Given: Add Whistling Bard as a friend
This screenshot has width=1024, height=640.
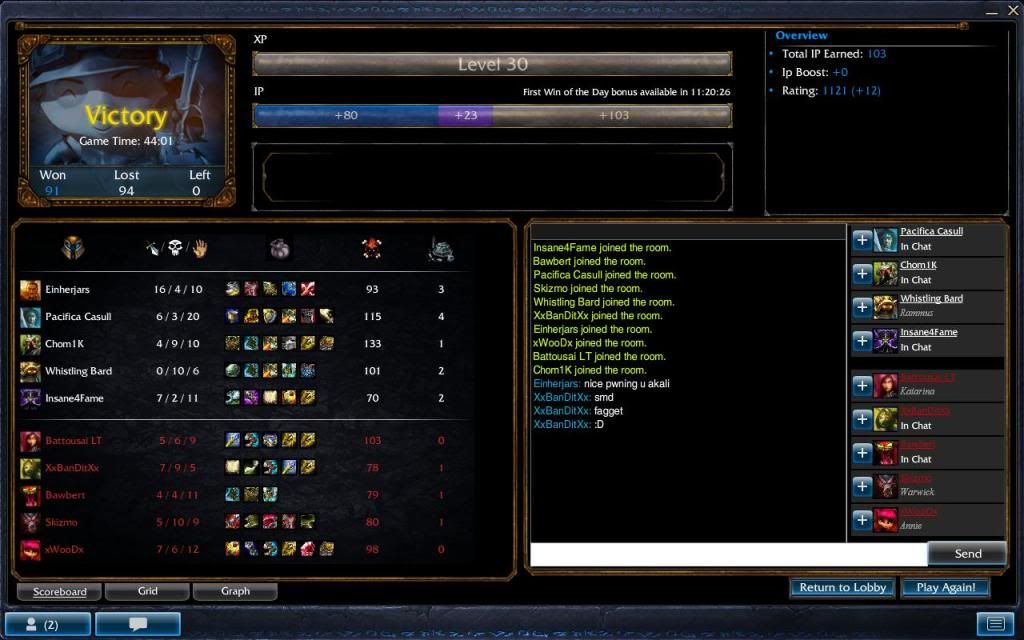Looking at the screenshot, I should click(862, 307).
